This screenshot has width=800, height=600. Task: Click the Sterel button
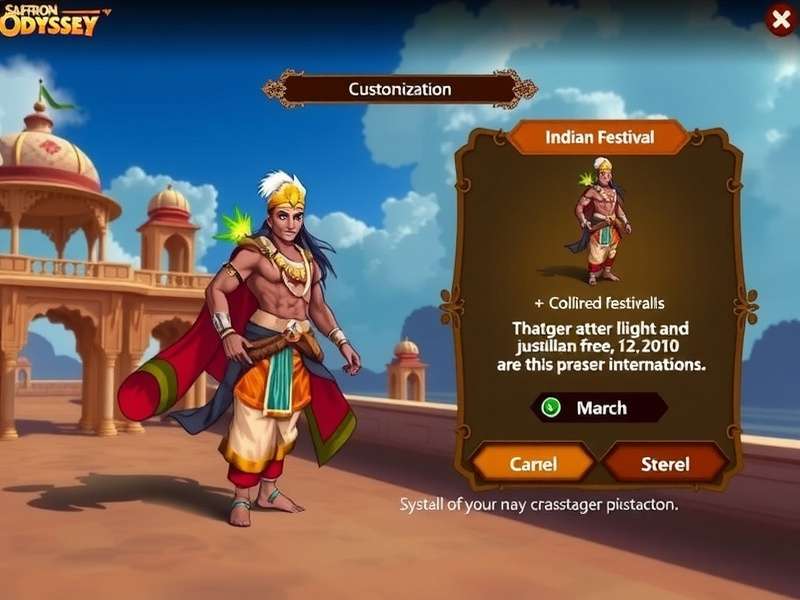point(665,464)
